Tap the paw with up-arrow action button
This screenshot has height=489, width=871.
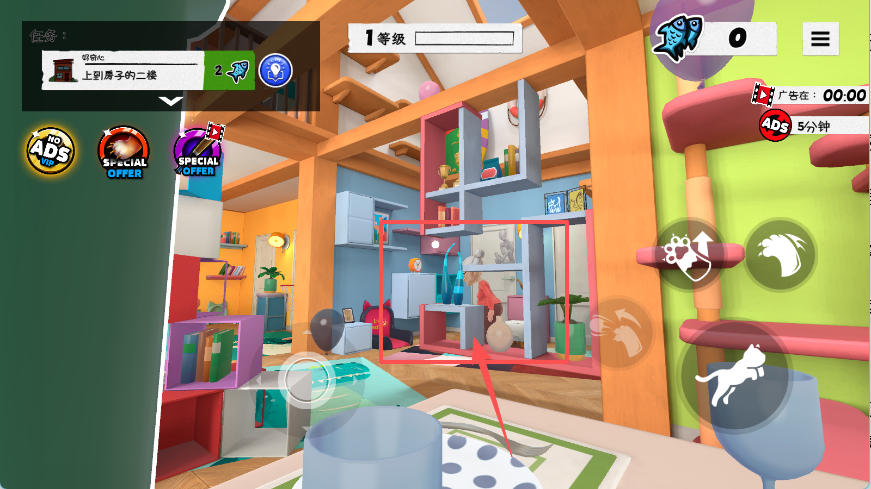(x=690, y=254)
